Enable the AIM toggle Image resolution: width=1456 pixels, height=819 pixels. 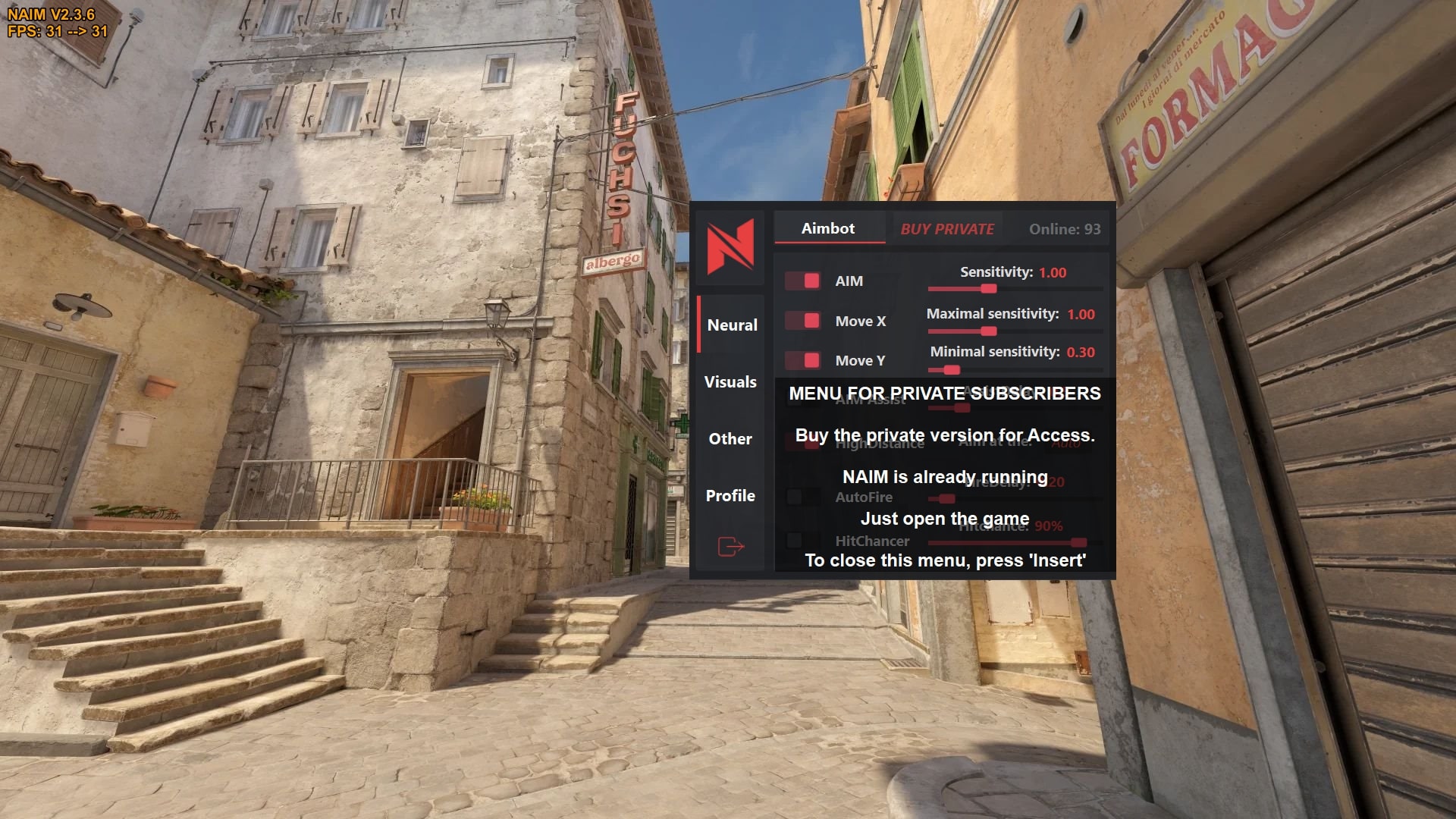(x=802, y=281)
